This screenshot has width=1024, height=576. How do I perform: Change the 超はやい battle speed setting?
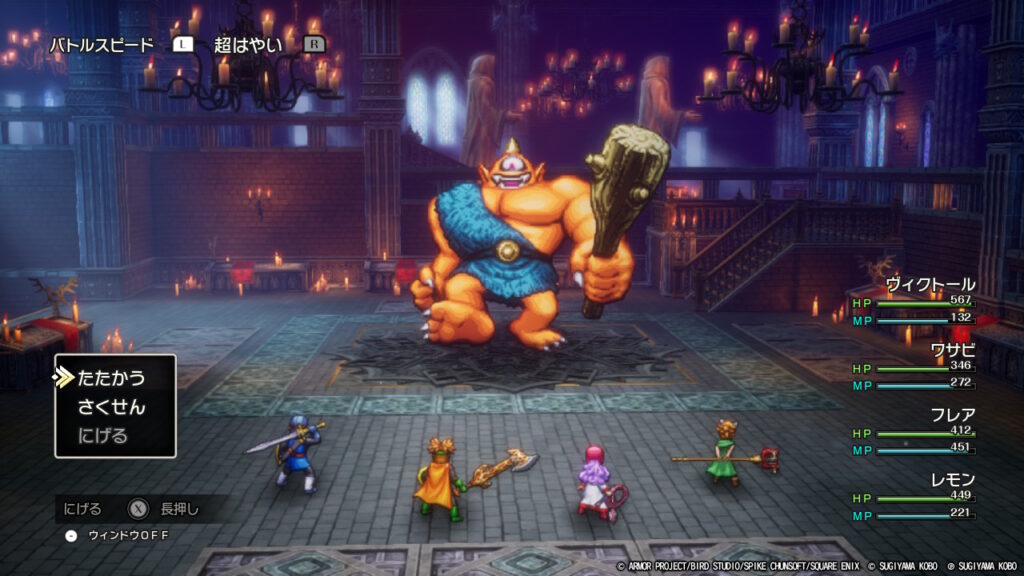coord(249,45)
